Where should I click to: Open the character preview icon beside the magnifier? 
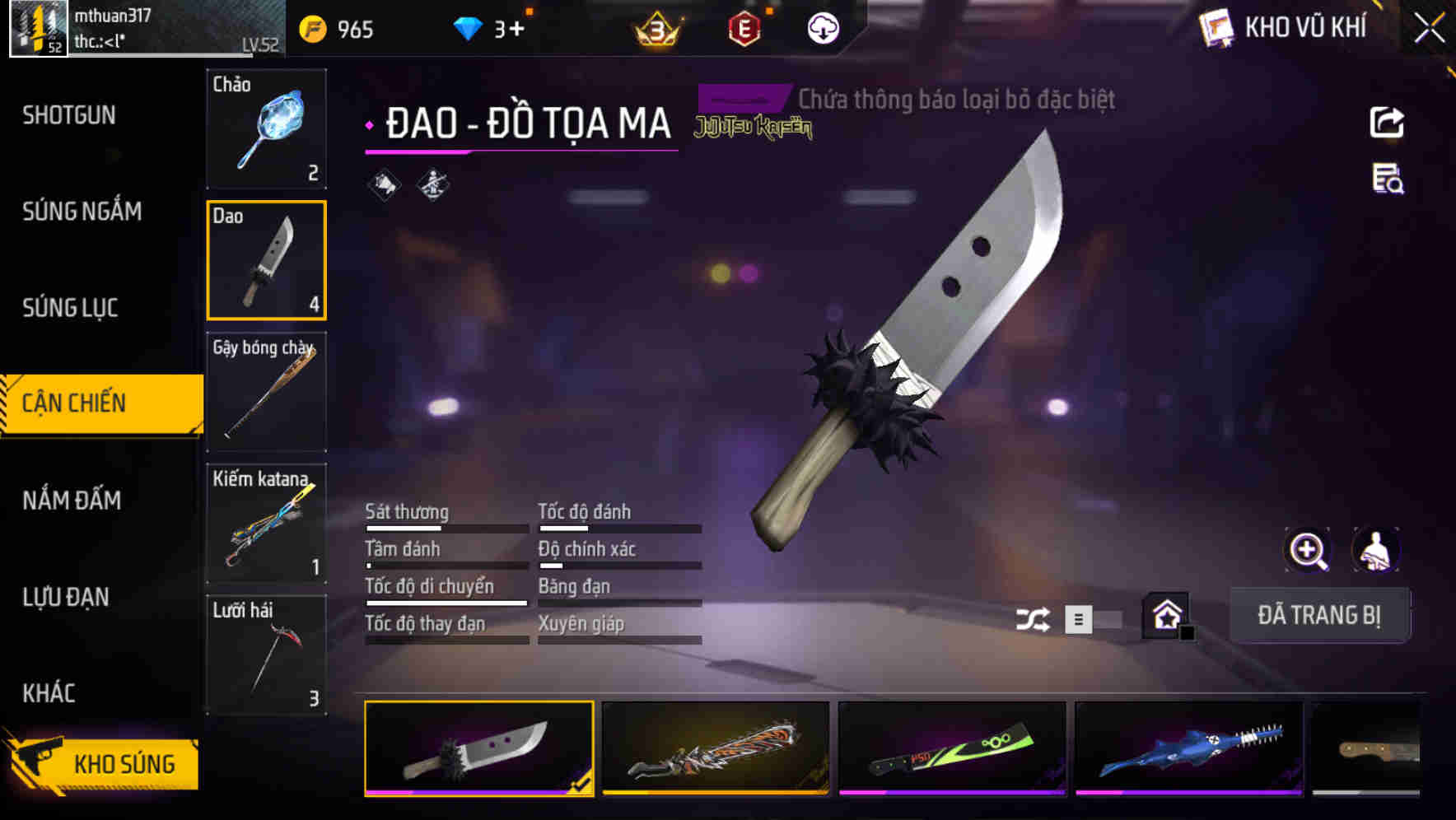(x=1377, y=550)
